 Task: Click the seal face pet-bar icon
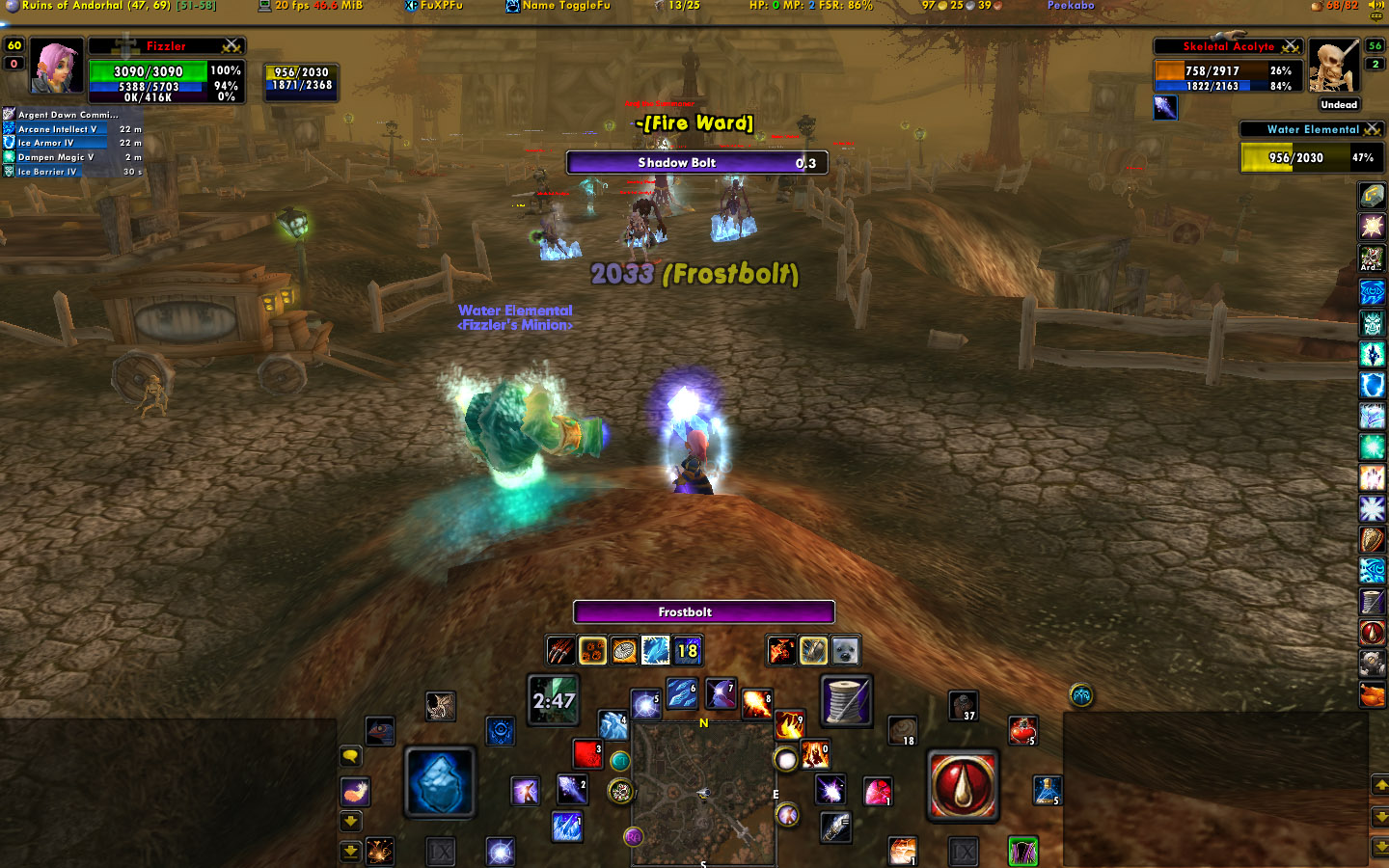pyautogui.click(x=845, y=651)
